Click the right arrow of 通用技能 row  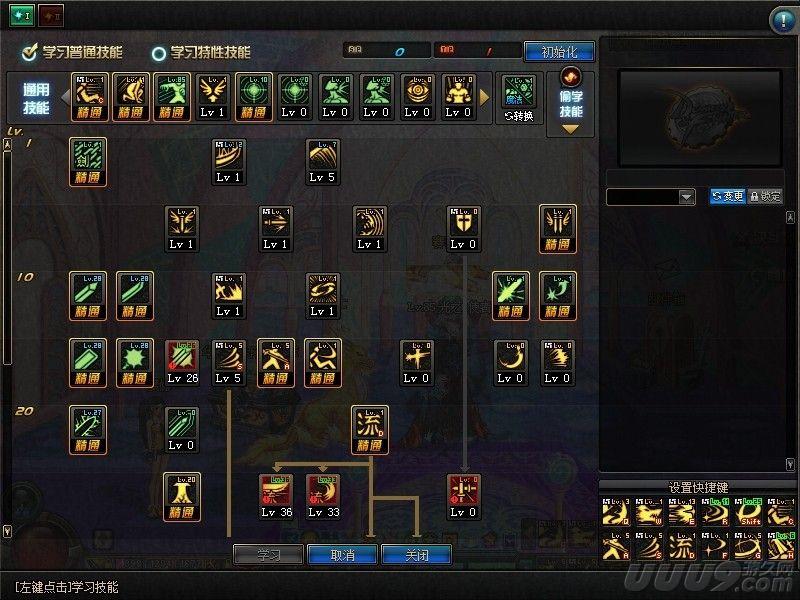pyautogui.click(x=486, y=97)
